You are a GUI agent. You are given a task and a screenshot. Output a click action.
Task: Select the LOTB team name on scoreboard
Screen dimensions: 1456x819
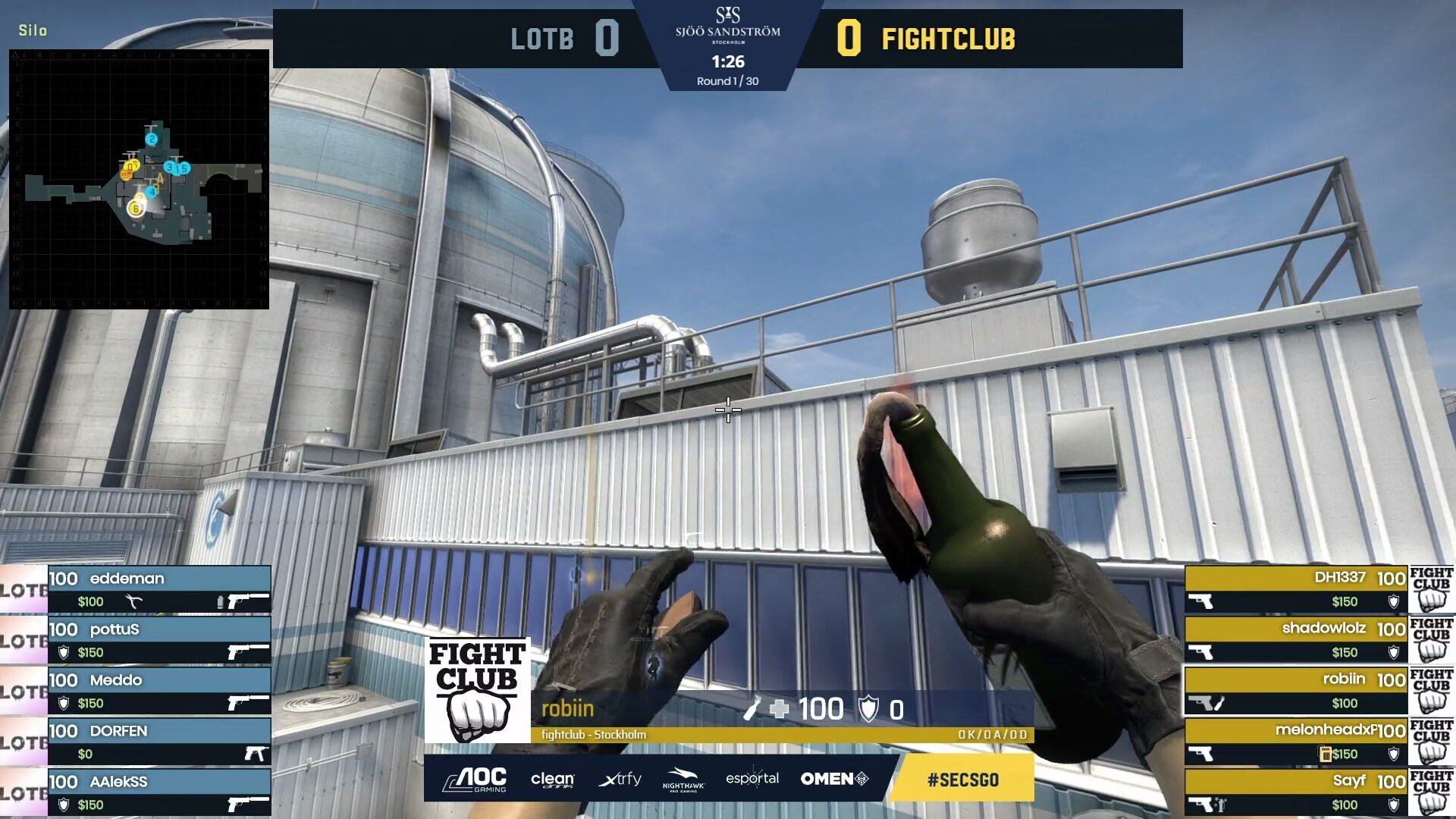(x=542, y=39)
